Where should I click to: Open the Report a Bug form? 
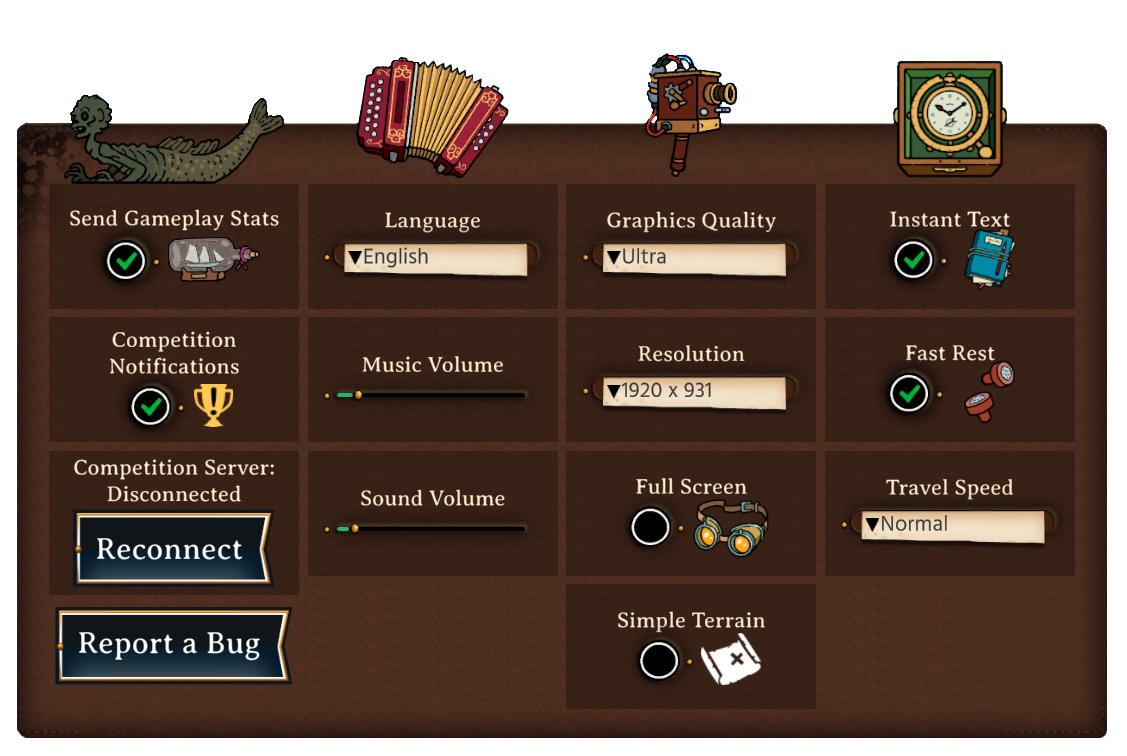tap(171, 645)
